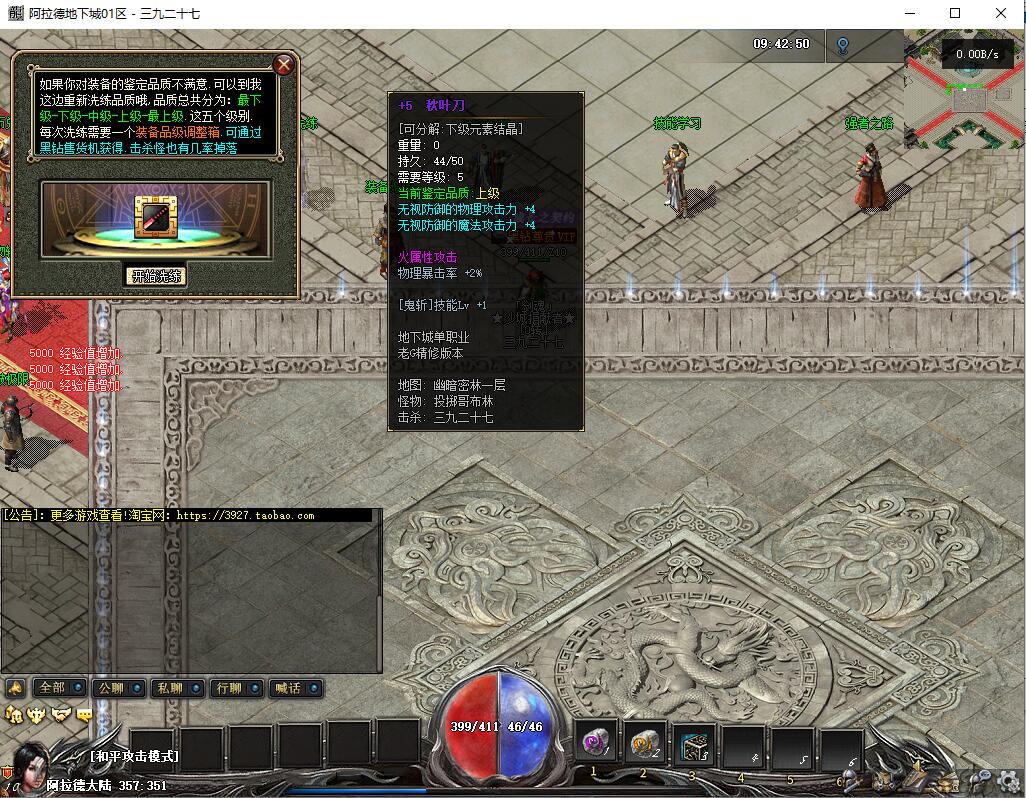Select the 行聊 guild chat channel
1026x798 pixels.
228,688
